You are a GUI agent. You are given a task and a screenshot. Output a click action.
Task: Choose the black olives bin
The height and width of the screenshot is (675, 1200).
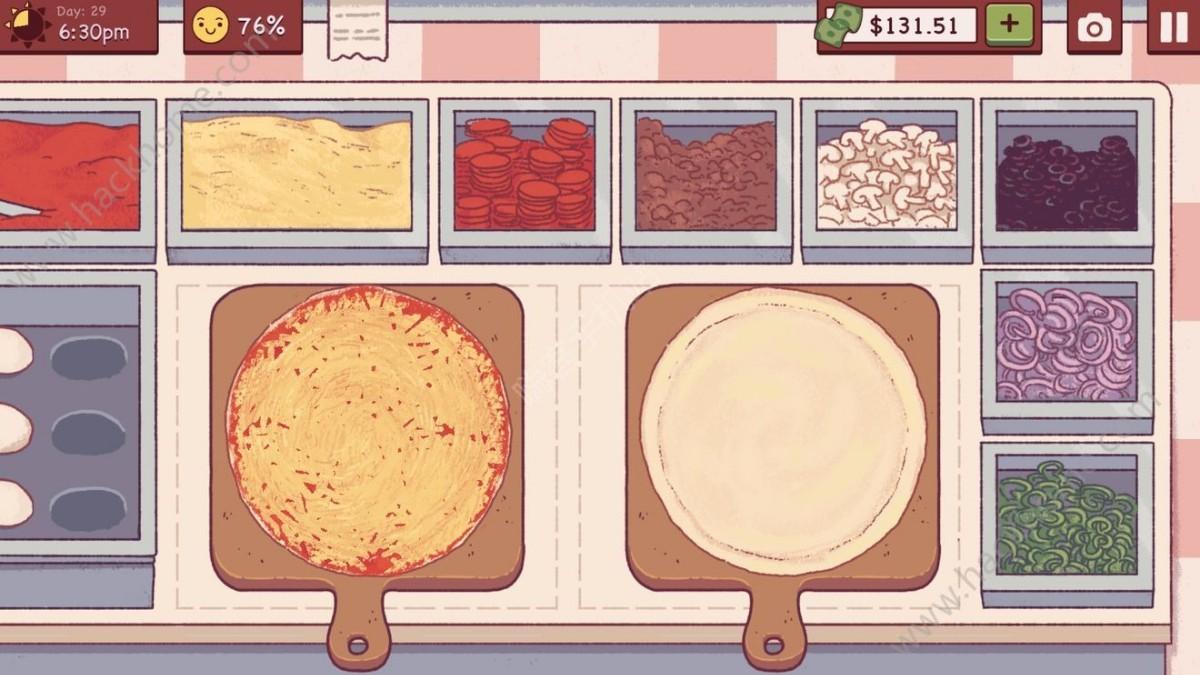[1066, 175]
